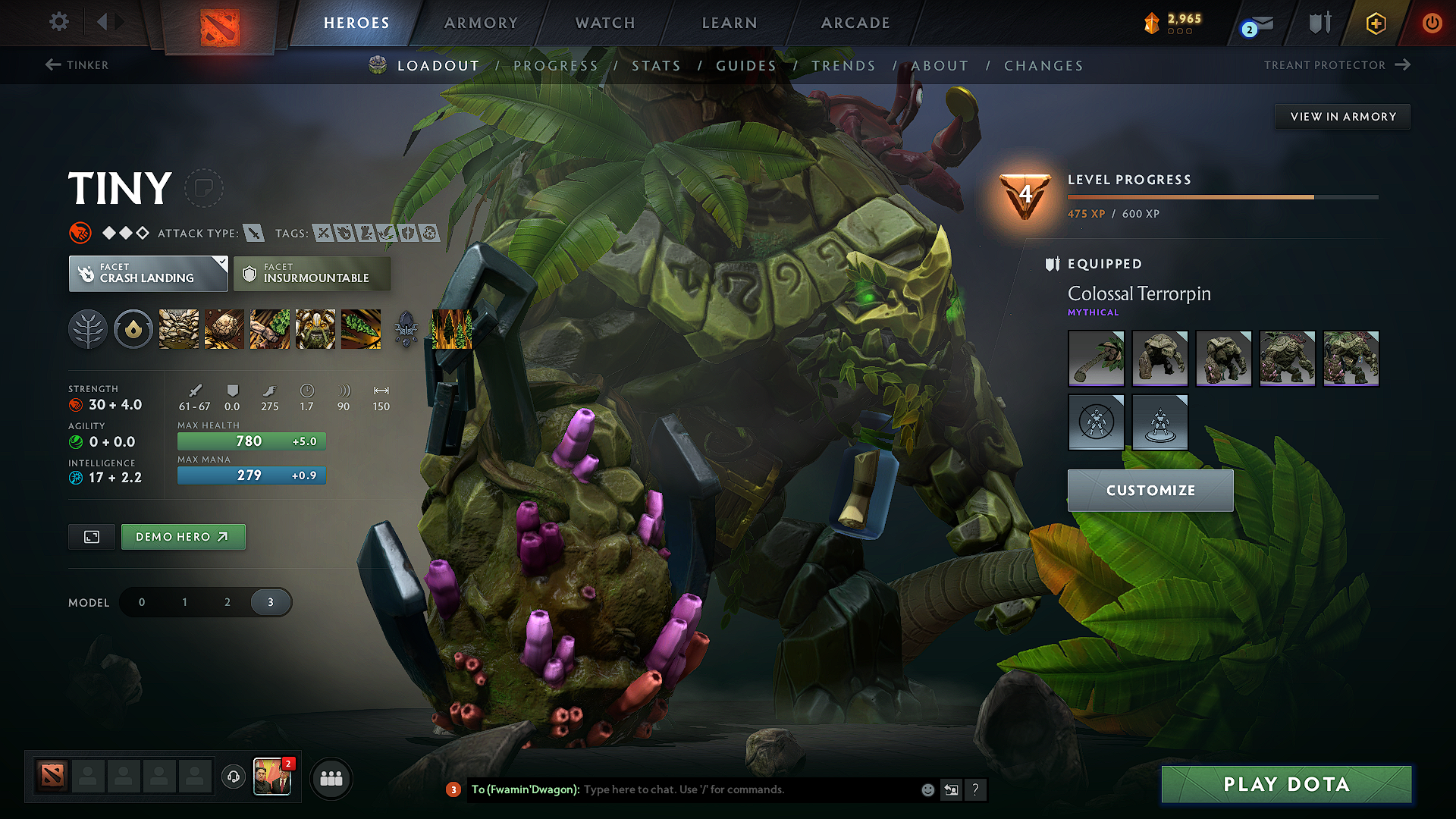Open Tiny's Toss ability icon
Viewport: 1456px width, 819px height.
[224, 328]
